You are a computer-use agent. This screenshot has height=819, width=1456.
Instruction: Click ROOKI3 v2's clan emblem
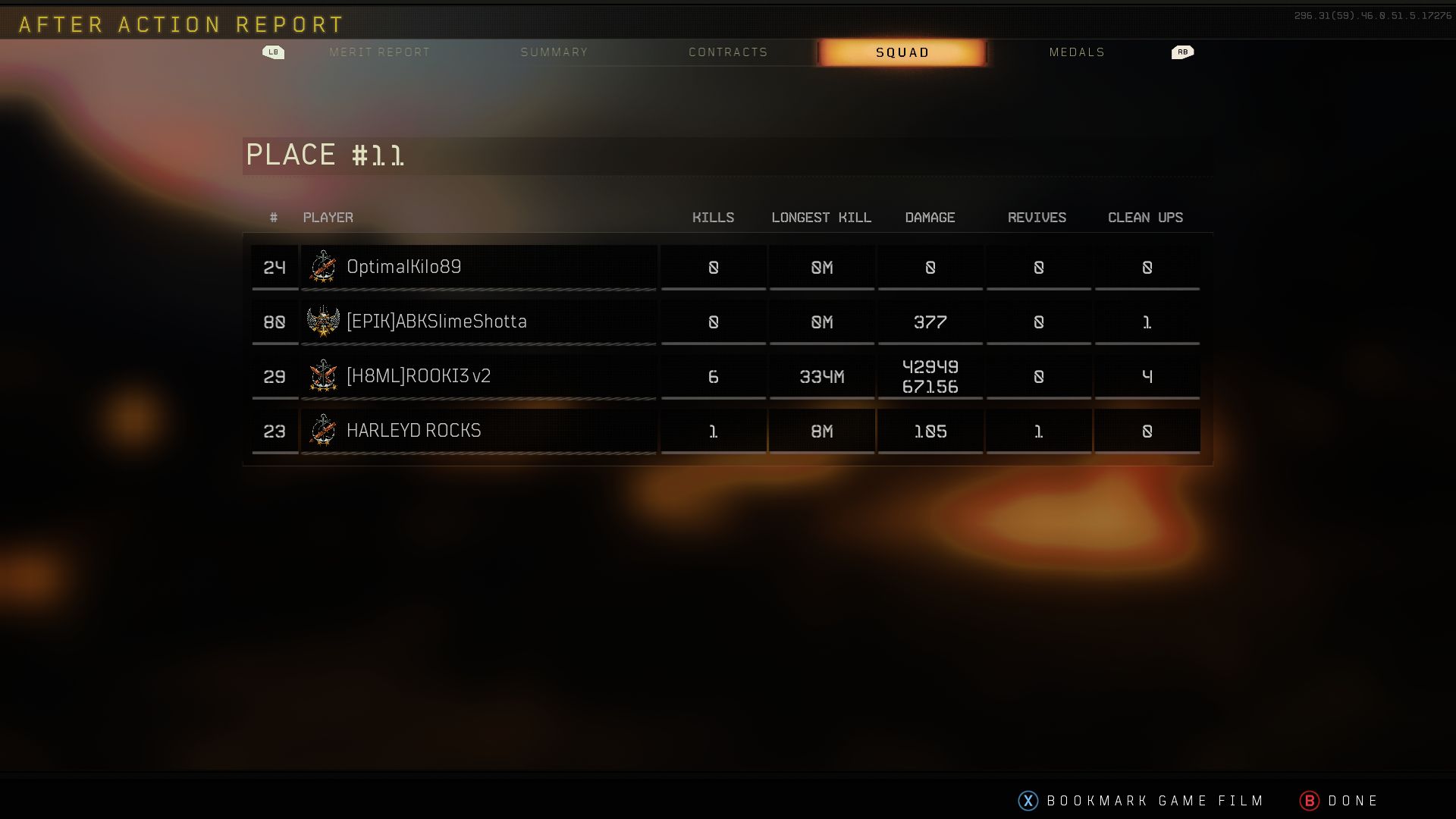(324, 375)
